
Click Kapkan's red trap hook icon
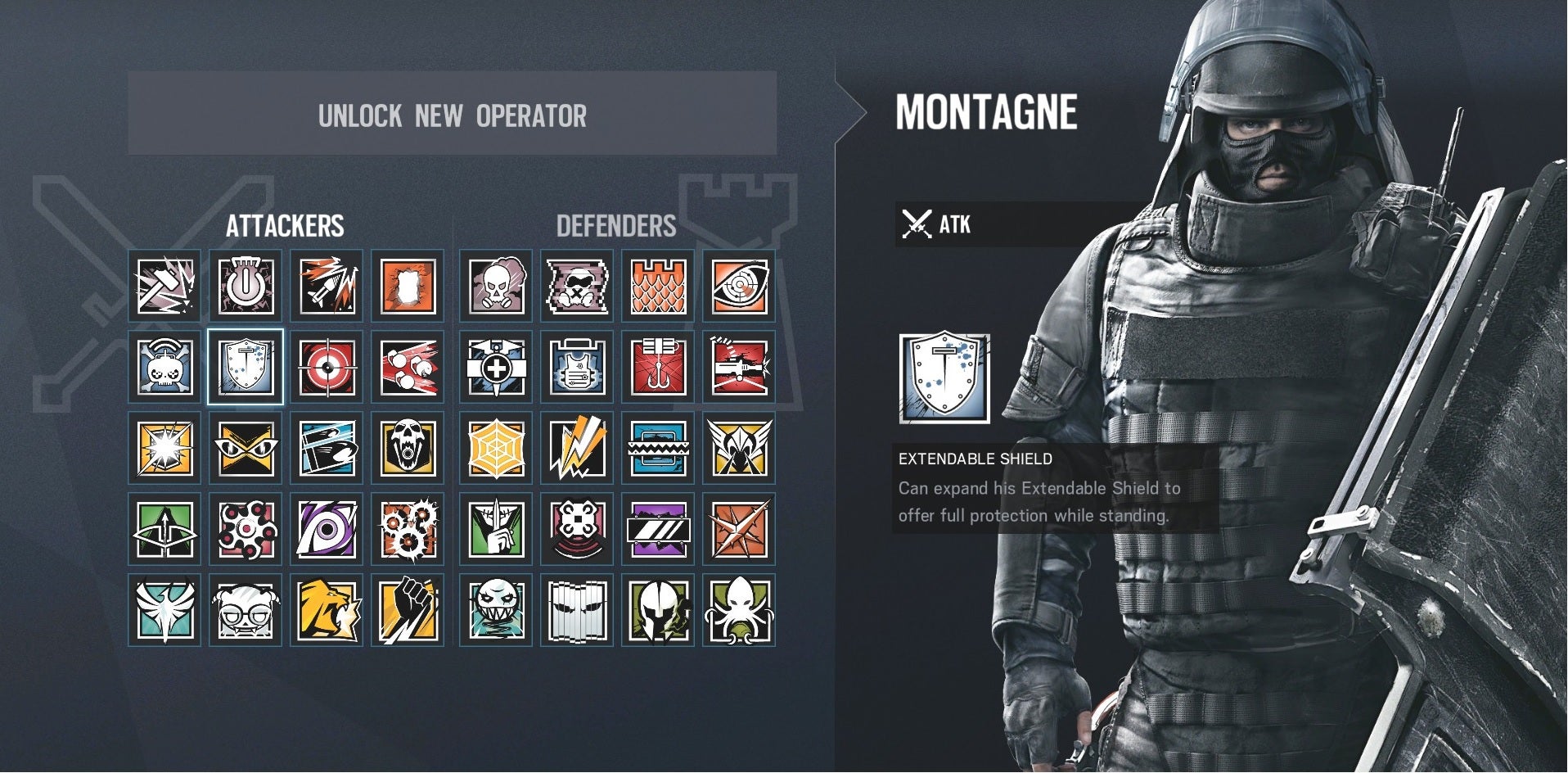coord(658,367)
